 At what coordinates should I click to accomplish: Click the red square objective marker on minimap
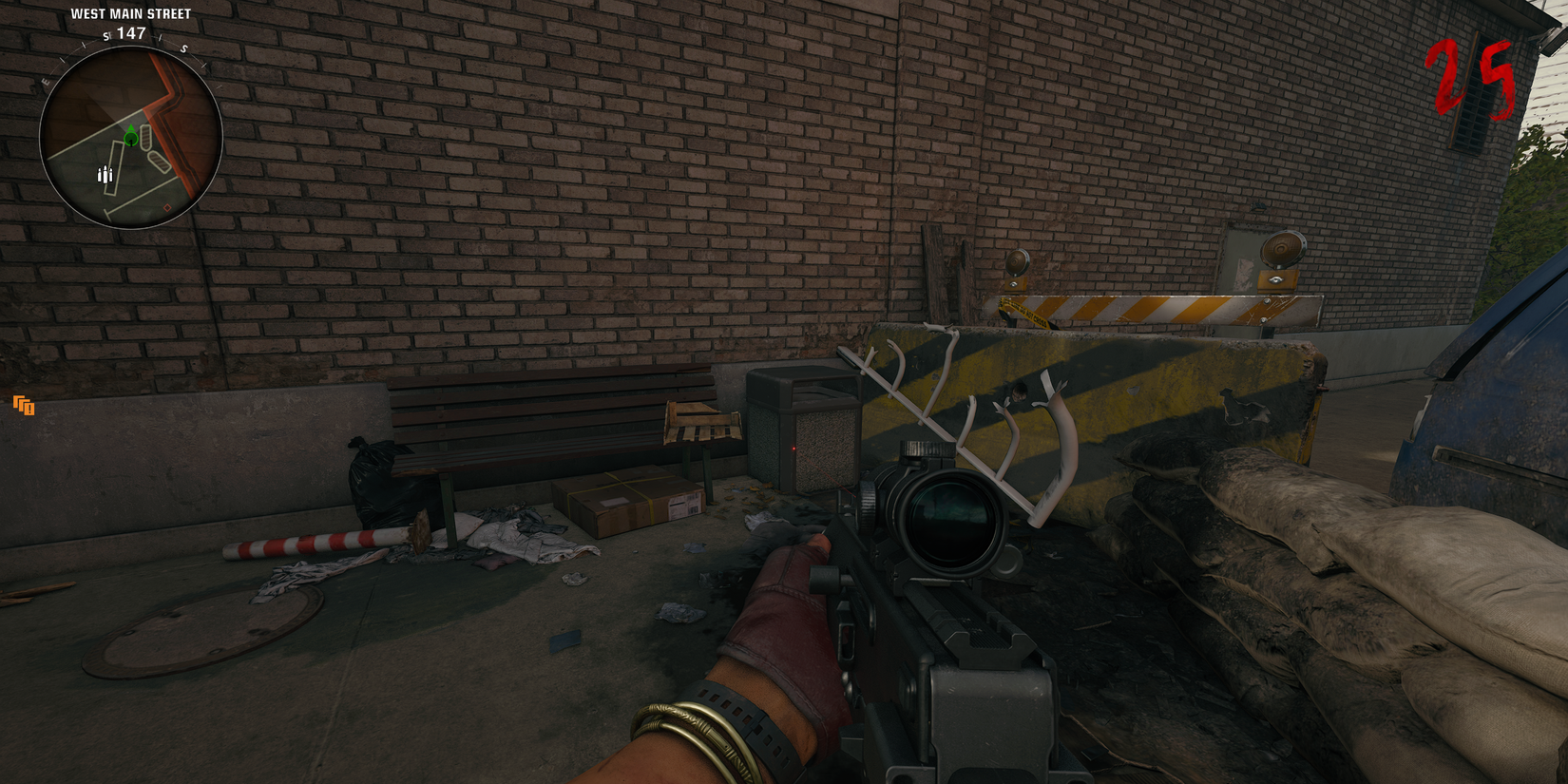168,207
